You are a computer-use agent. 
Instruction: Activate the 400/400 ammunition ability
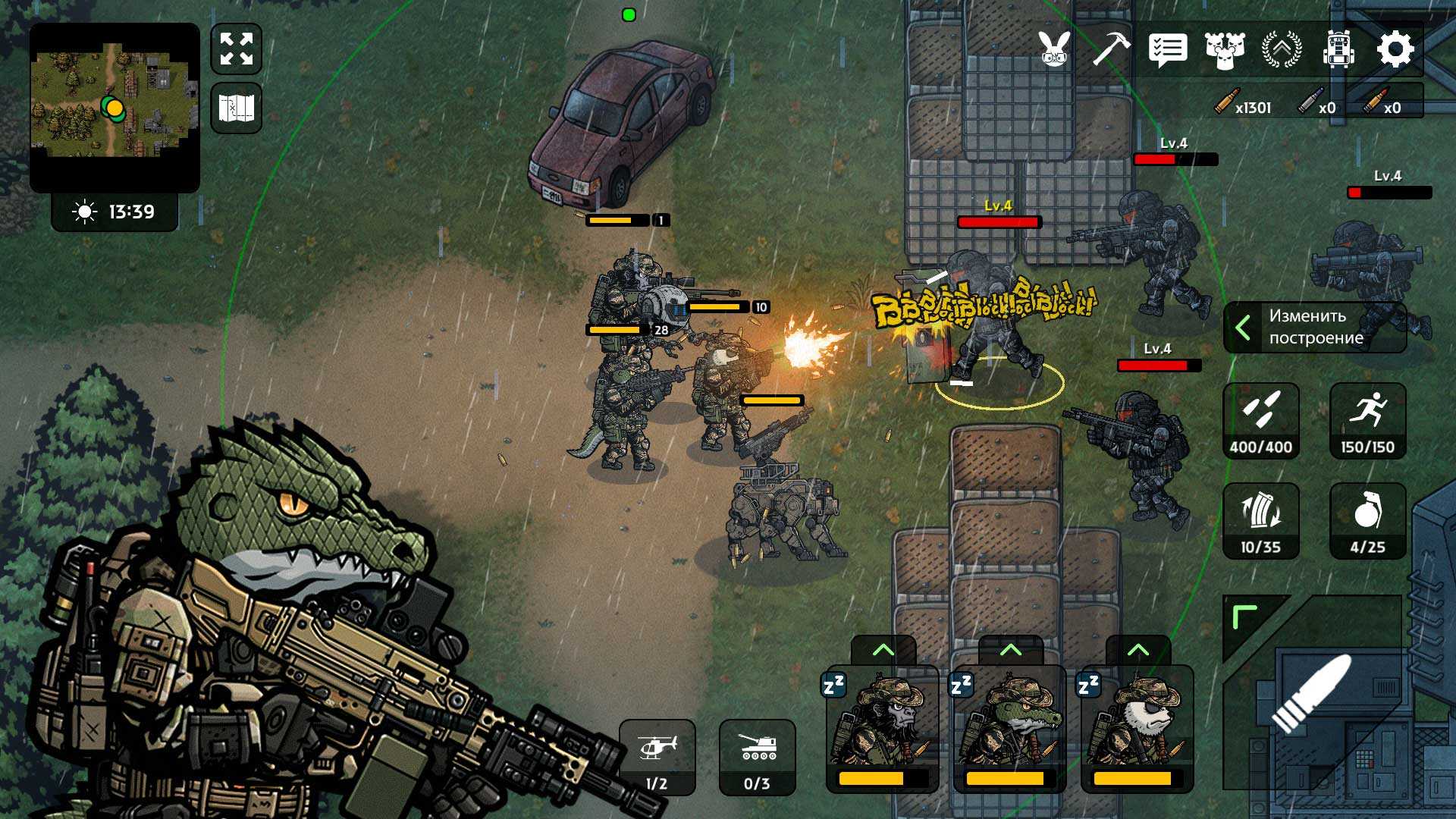click(1261, 421)
